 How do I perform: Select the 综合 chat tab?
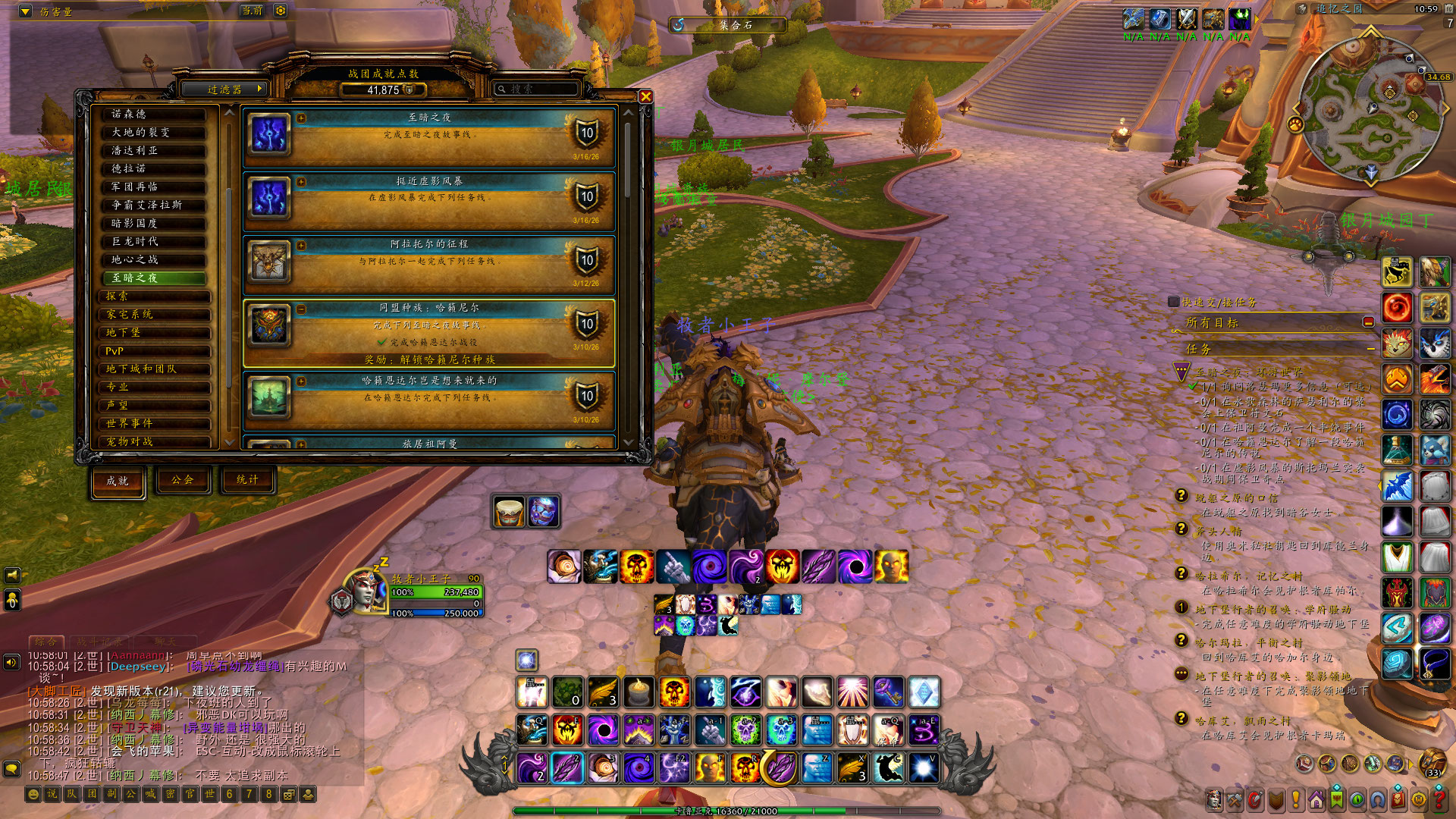45,642
